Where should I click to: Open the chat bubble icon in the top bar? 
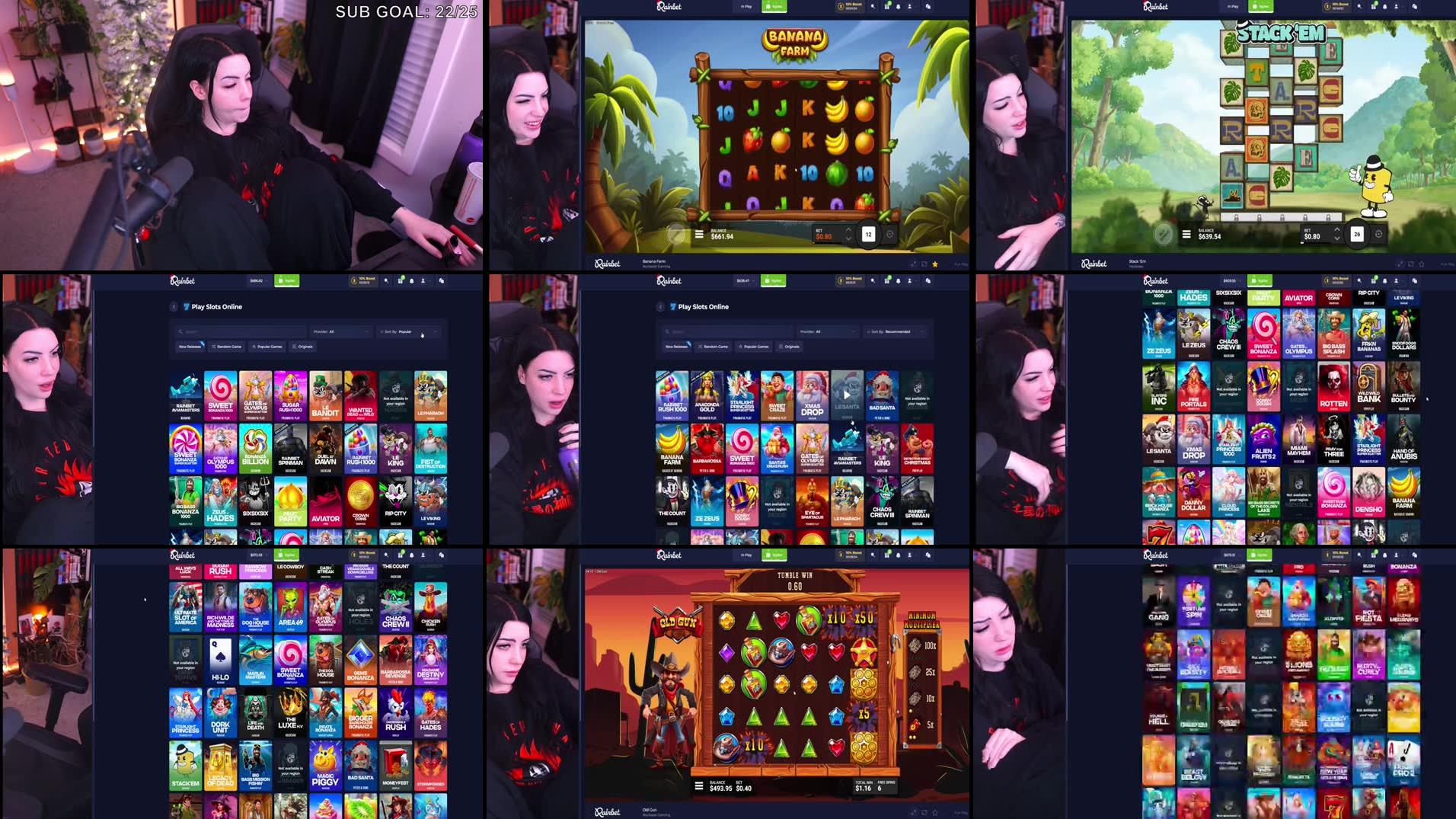[928, 5]
